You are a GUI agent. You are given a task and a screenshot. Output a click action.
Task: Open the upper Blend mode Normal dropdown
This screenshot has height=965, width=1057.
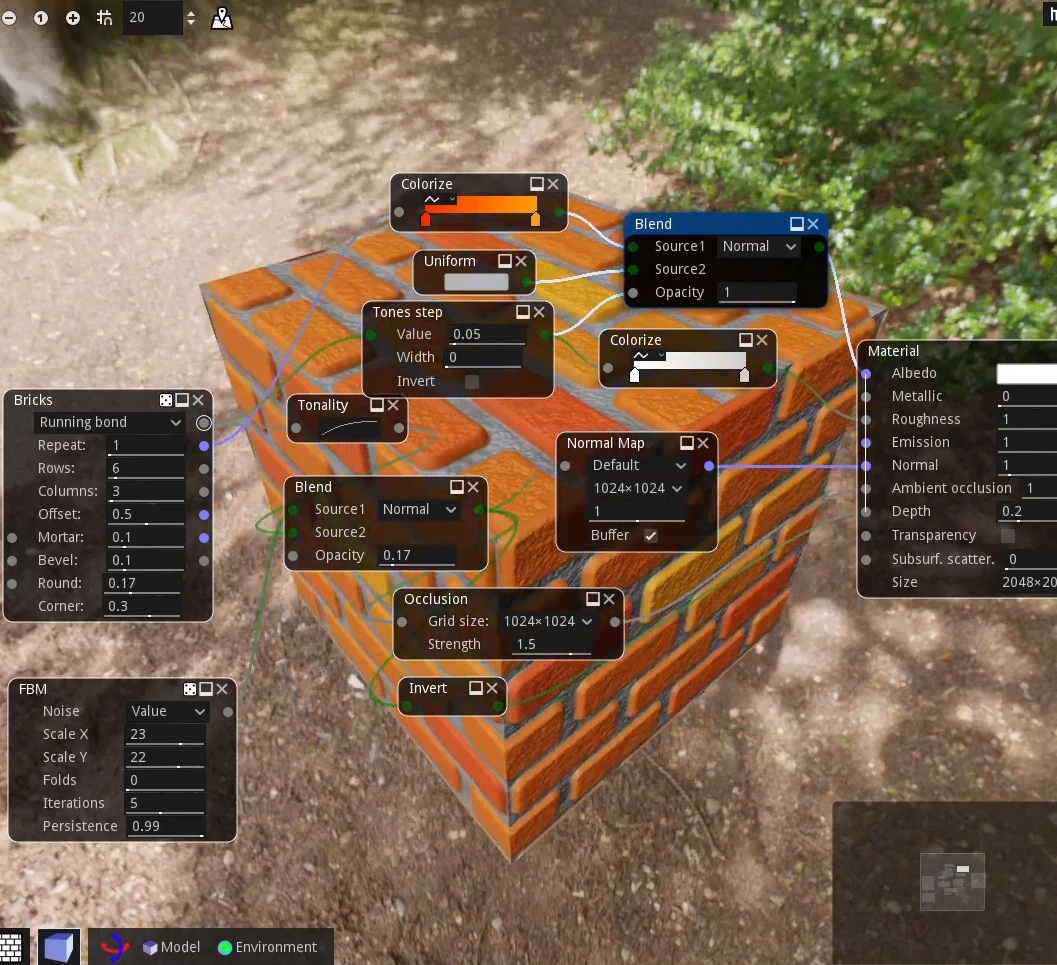(x=759, y=246)
